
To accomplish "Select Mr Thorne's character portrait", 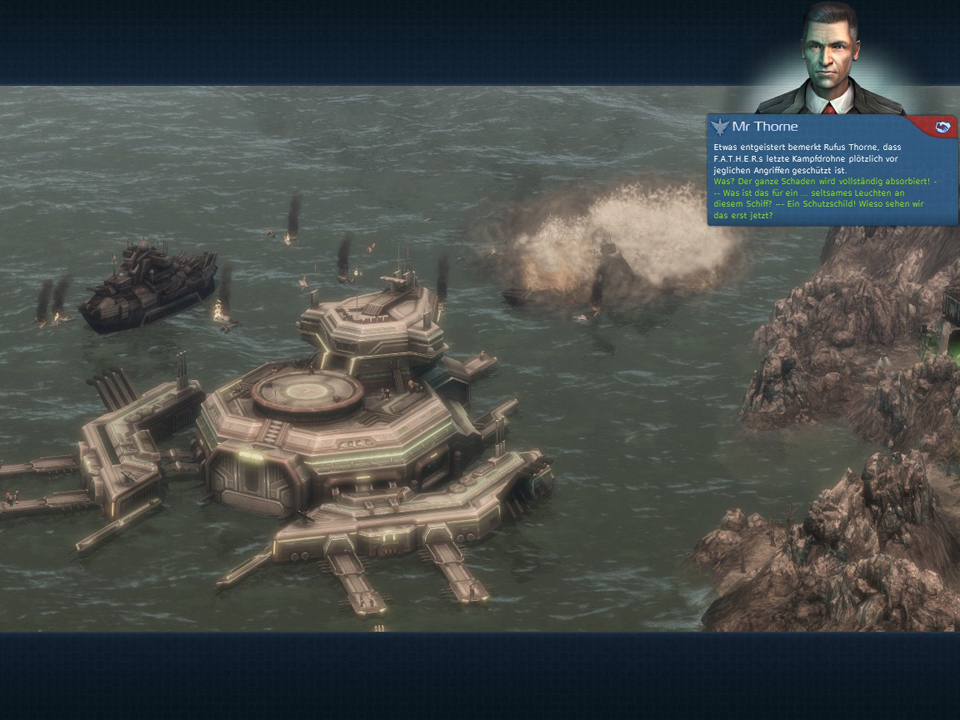I will 829,60.
